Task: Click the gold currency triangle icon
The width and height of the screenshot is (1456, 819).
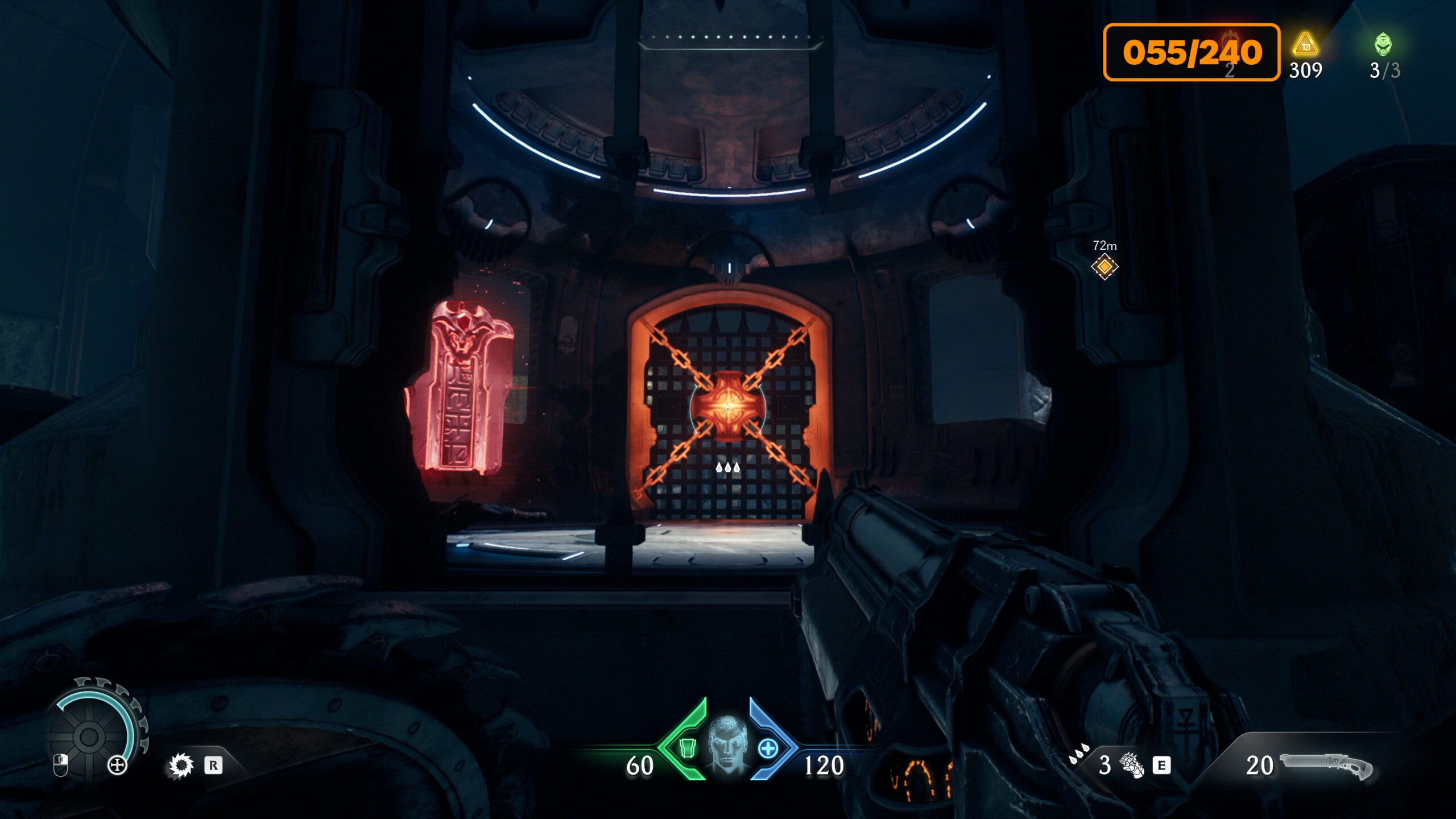Action: [1305, 45]
